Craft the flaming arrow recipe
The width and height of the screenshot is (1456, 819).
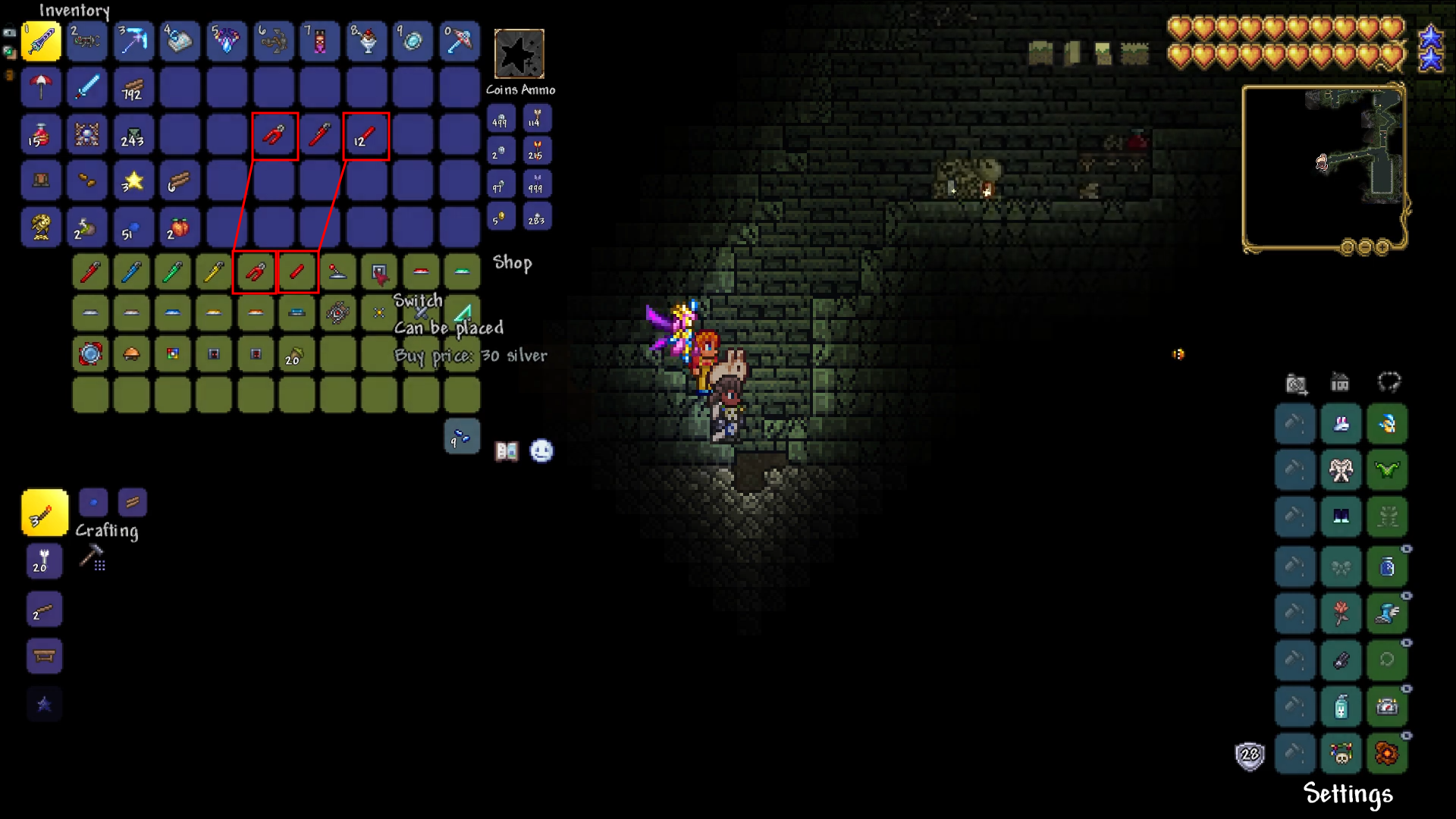44,513
